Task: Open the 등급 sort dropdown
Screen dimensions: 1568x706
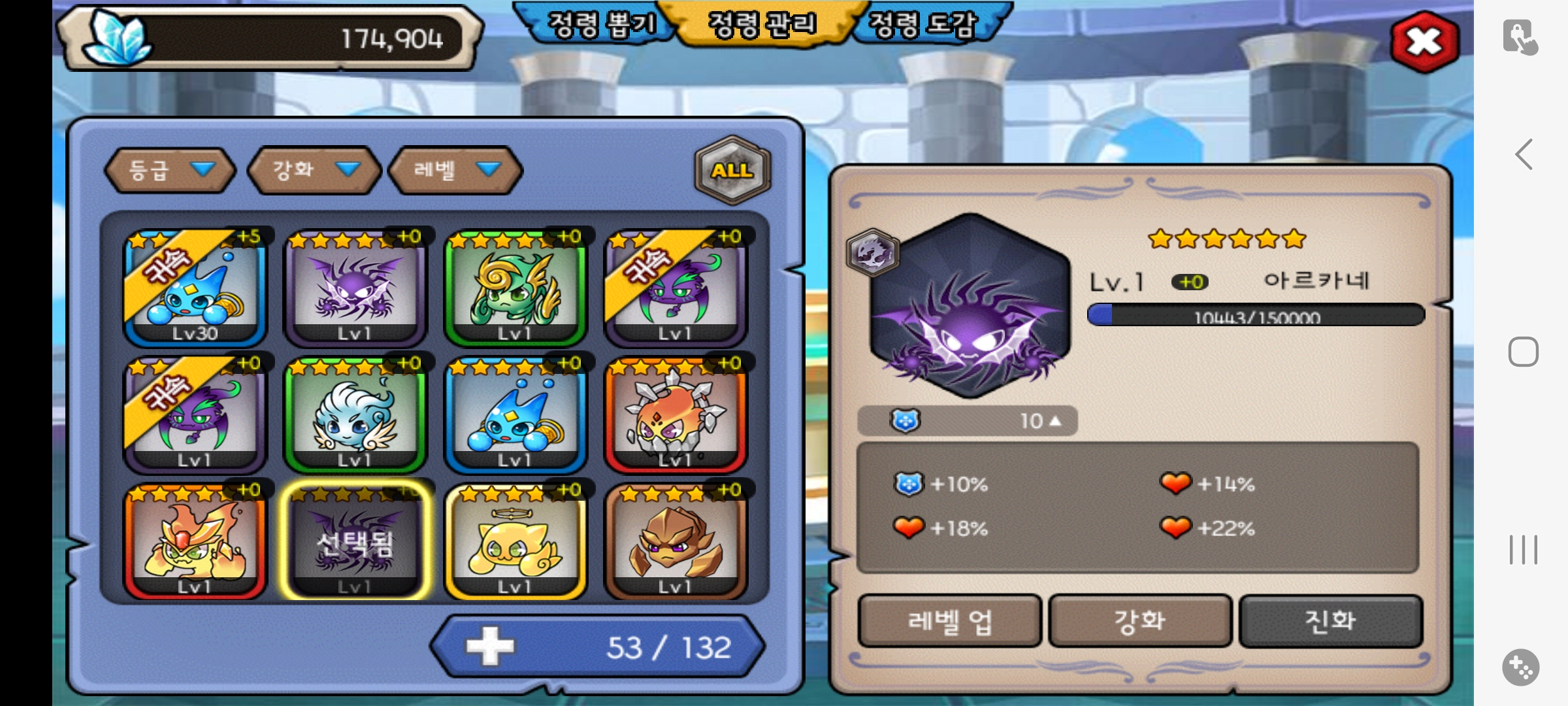Action: click(x=170, y=170)
